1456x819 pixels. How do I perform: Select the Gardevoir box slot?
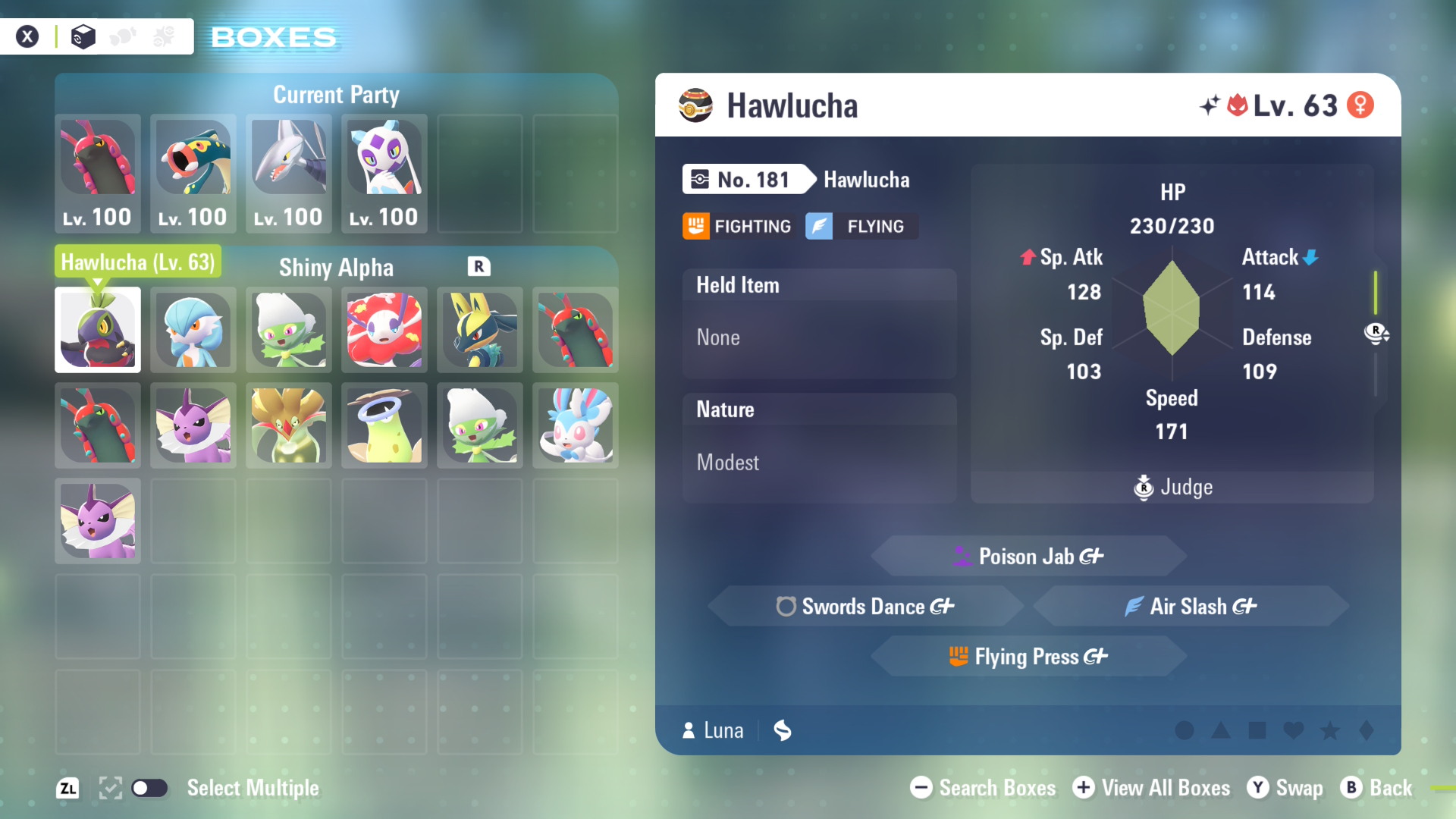(x=193, y=330)
